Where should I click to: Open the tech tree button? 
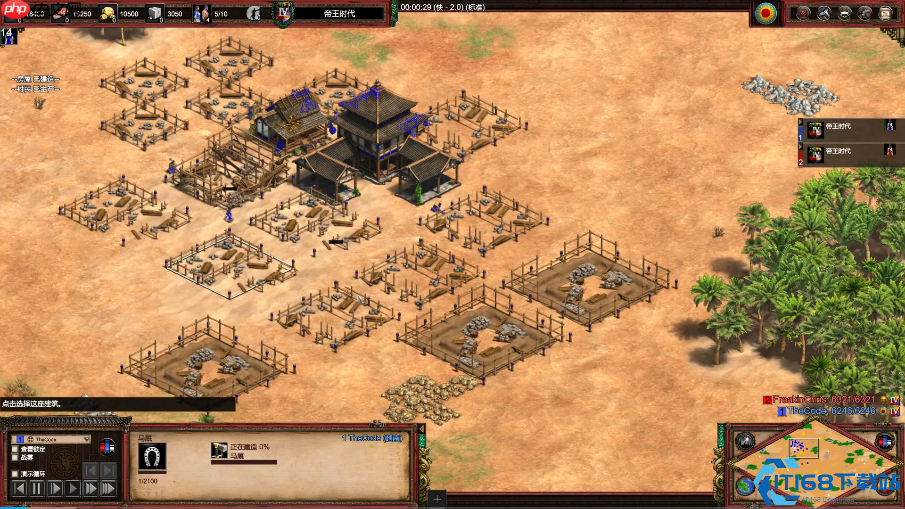click(845, 13)
